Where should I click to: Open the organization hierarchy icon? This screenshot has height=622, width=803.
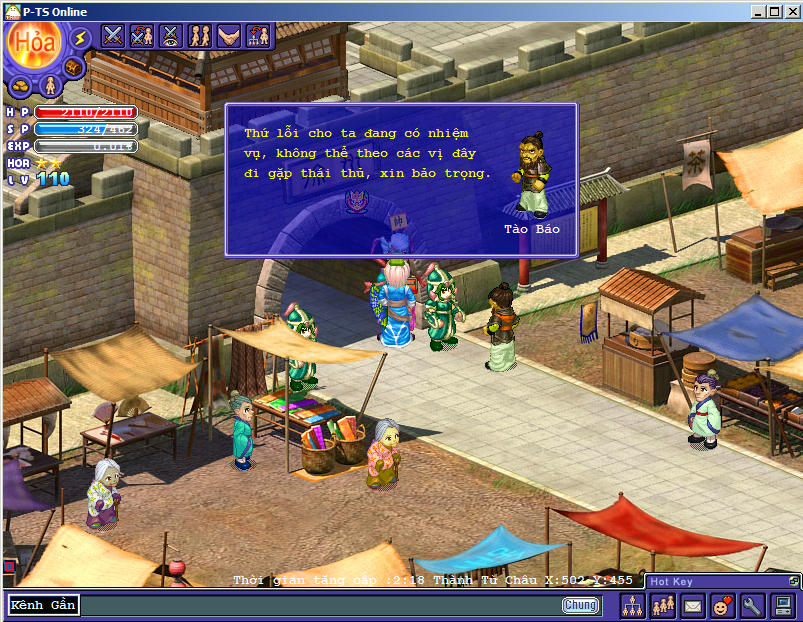(x=632, y=605)
